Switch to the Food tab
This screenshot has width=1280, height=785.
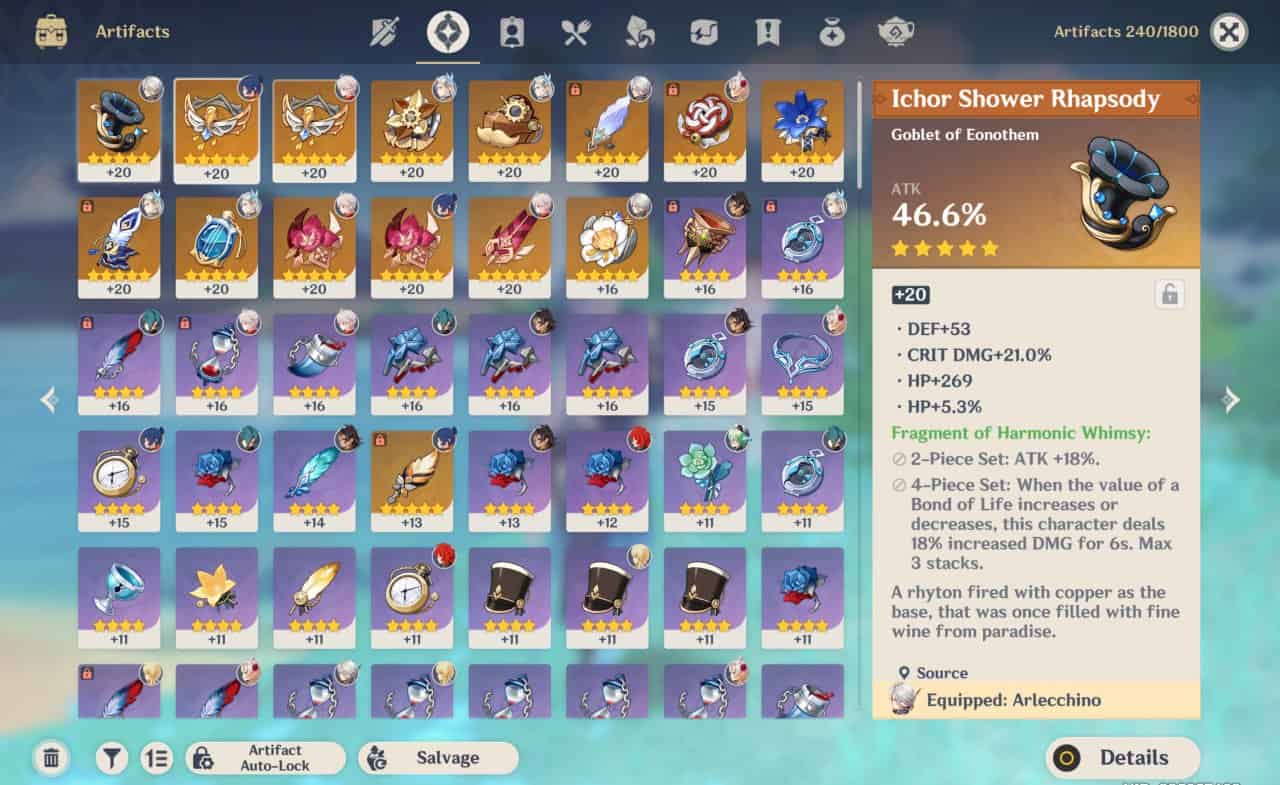[x=576, y=32]
